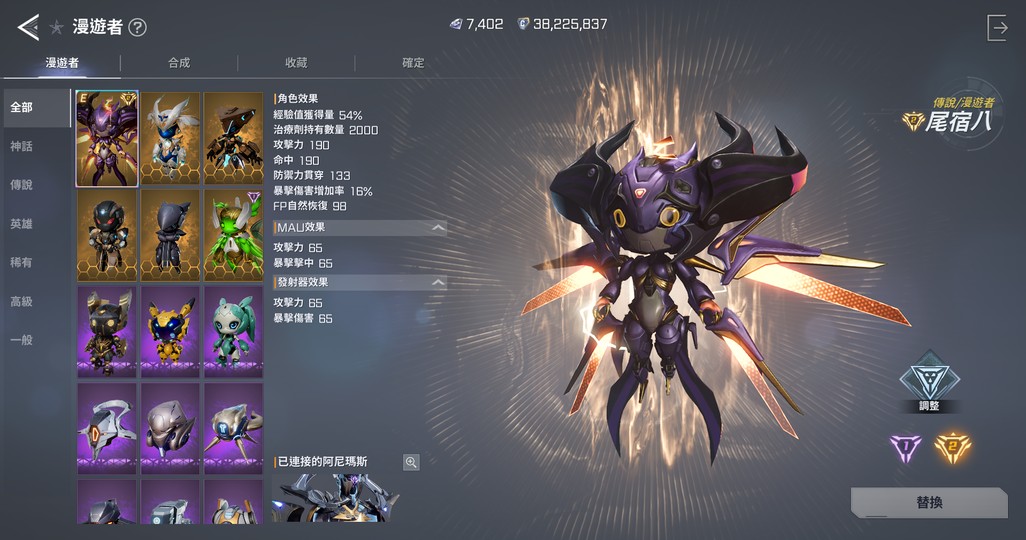This screenshot has height=540, width=1026.
Task: Open the 收藏 tab
Action: tap(296, 63)
